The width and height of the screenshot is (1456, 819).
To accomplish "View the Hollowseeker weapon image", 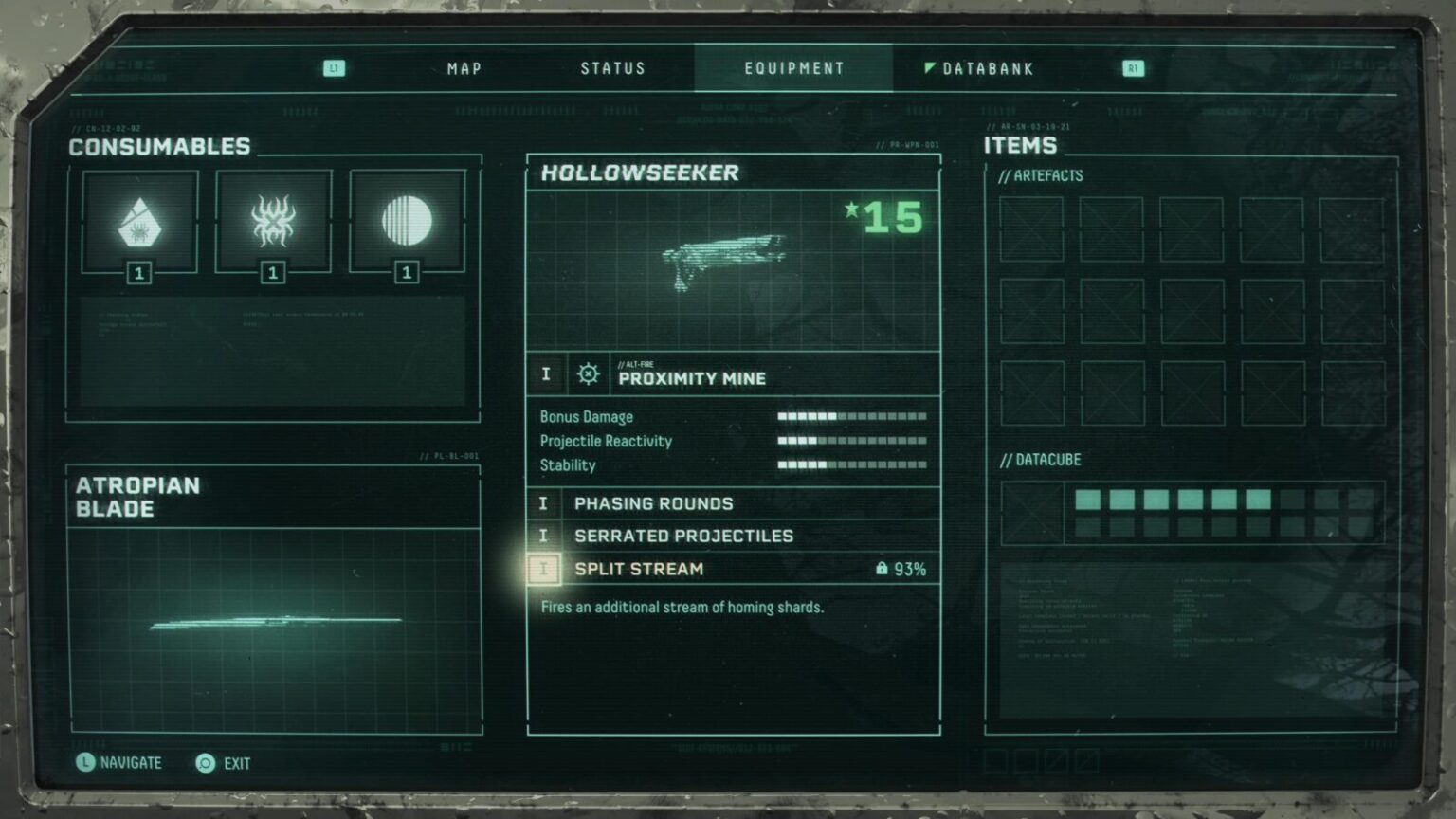I will click(x=726, y=258).
